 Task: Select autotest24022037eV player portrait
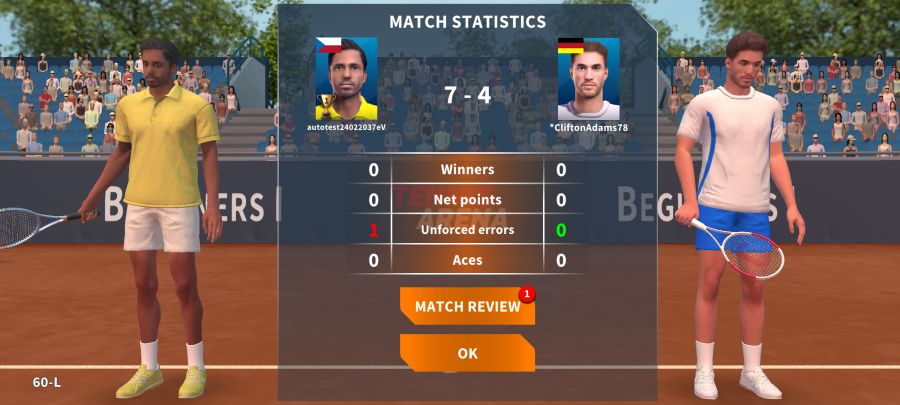click(x=346, y=79)
